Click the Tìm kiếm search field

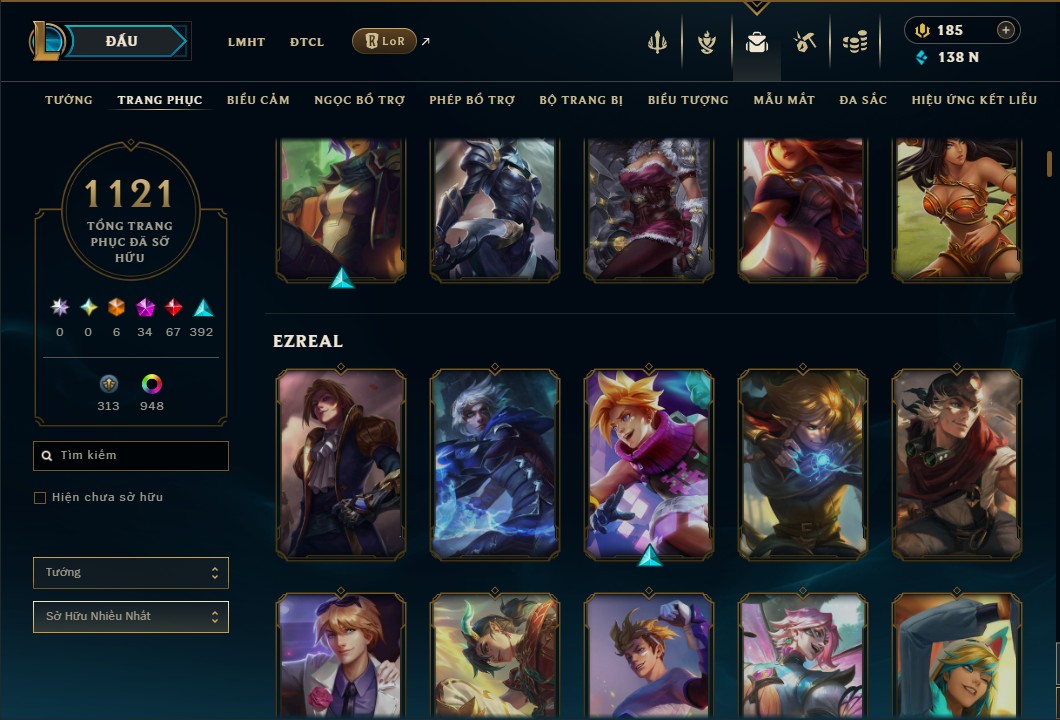coord(131,456)
